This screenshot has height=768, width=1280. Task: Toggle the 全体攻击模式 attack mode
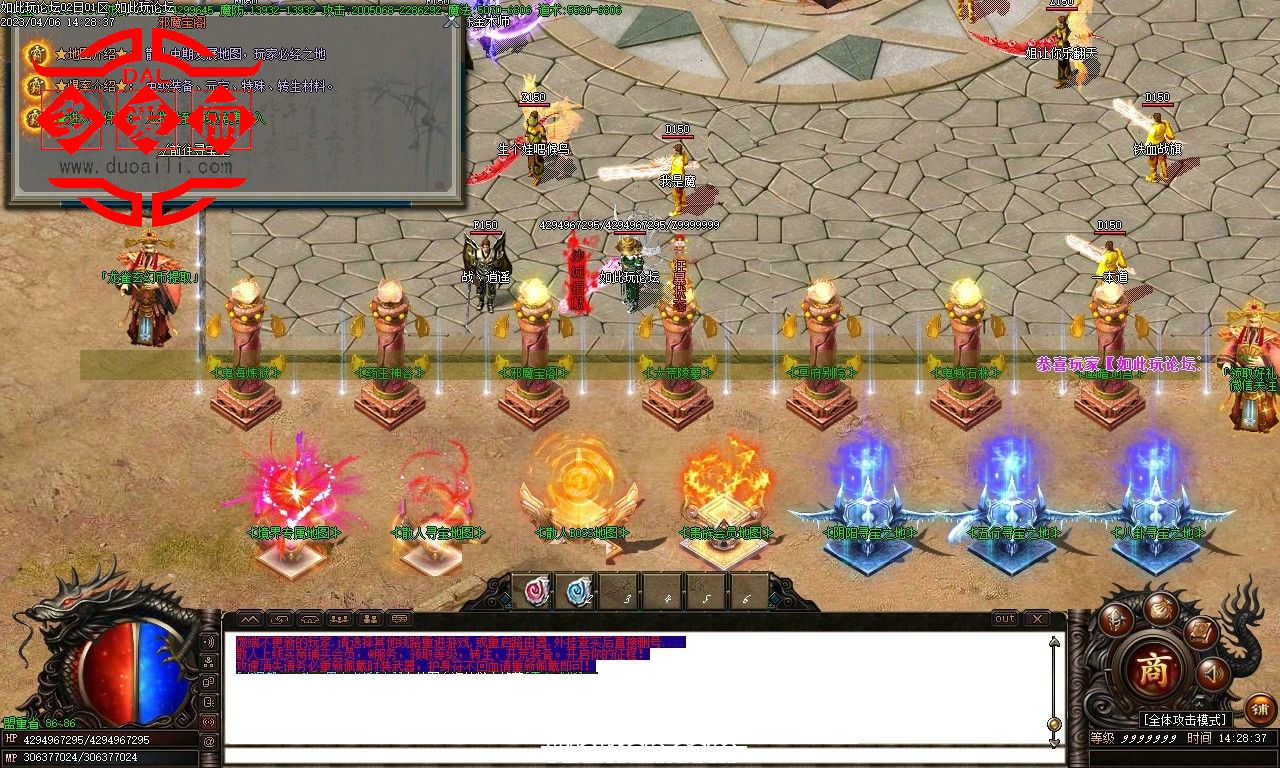1185,719
